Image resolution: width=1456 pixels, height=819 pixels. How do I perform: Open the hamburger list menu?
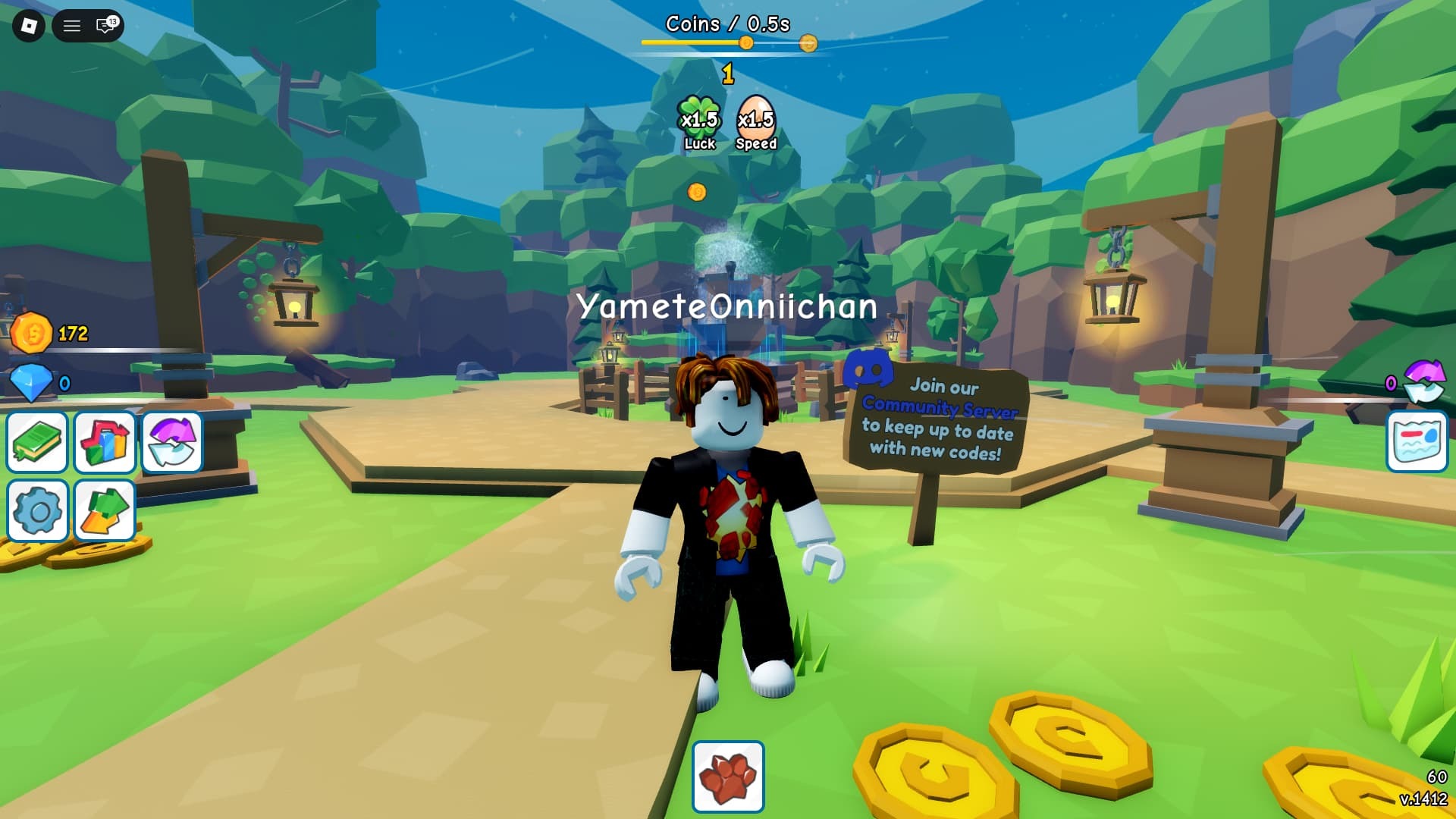pyautogui.click(x=71, y=27)
